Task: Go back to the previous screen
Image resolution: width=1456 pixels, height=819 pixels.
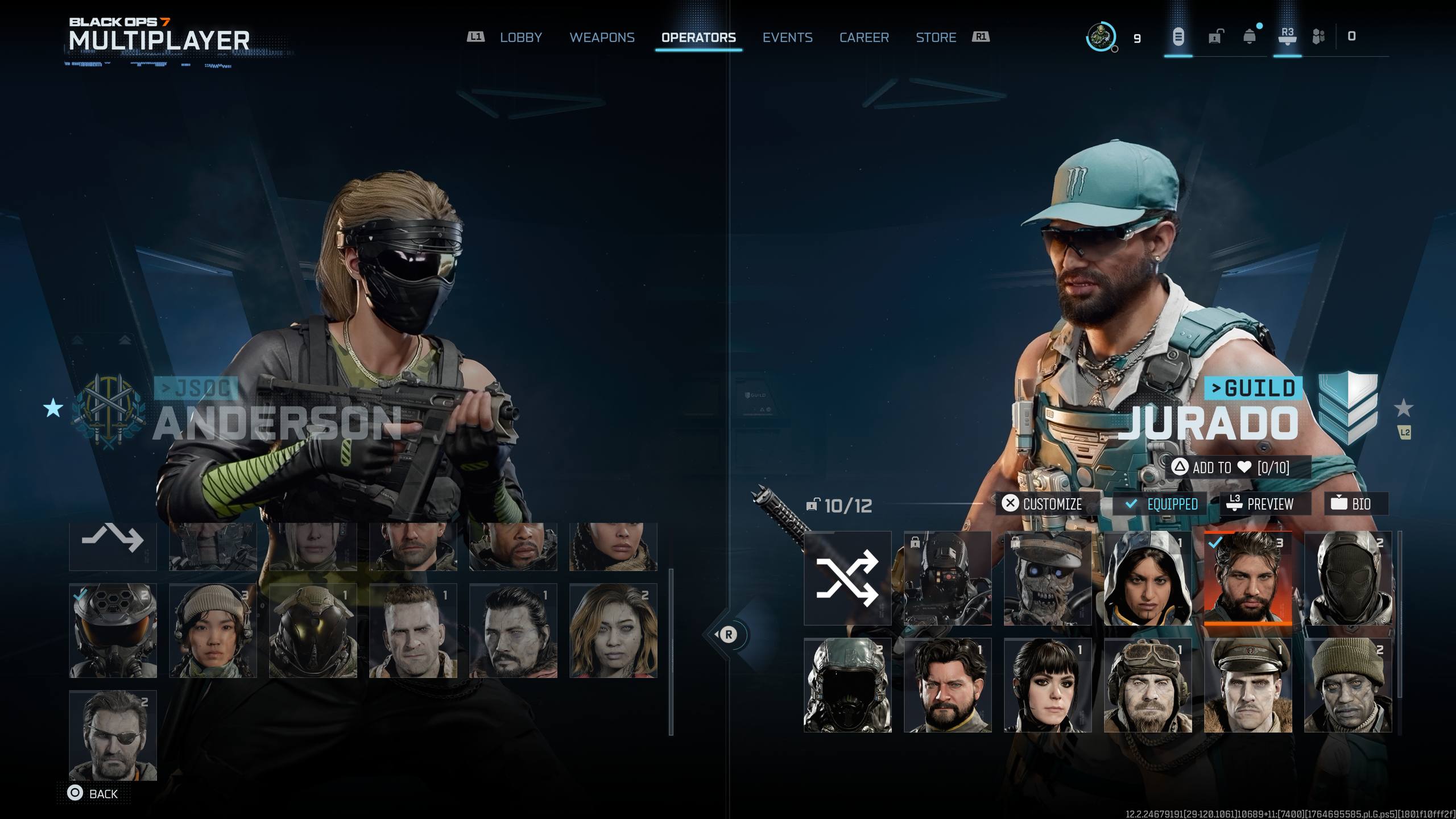Action: [x=93, y=793]
